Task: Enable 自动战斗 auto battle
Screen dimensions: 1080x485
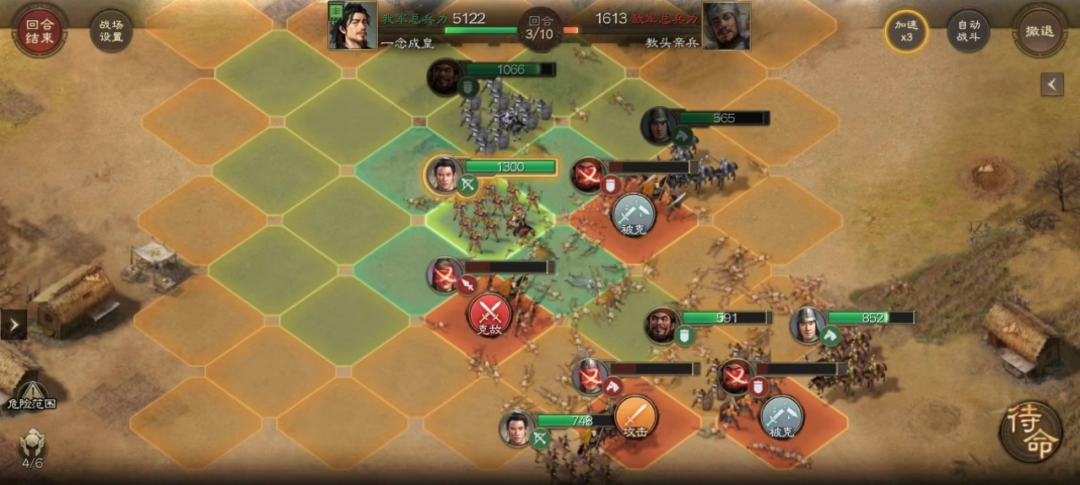Action: 969,32
